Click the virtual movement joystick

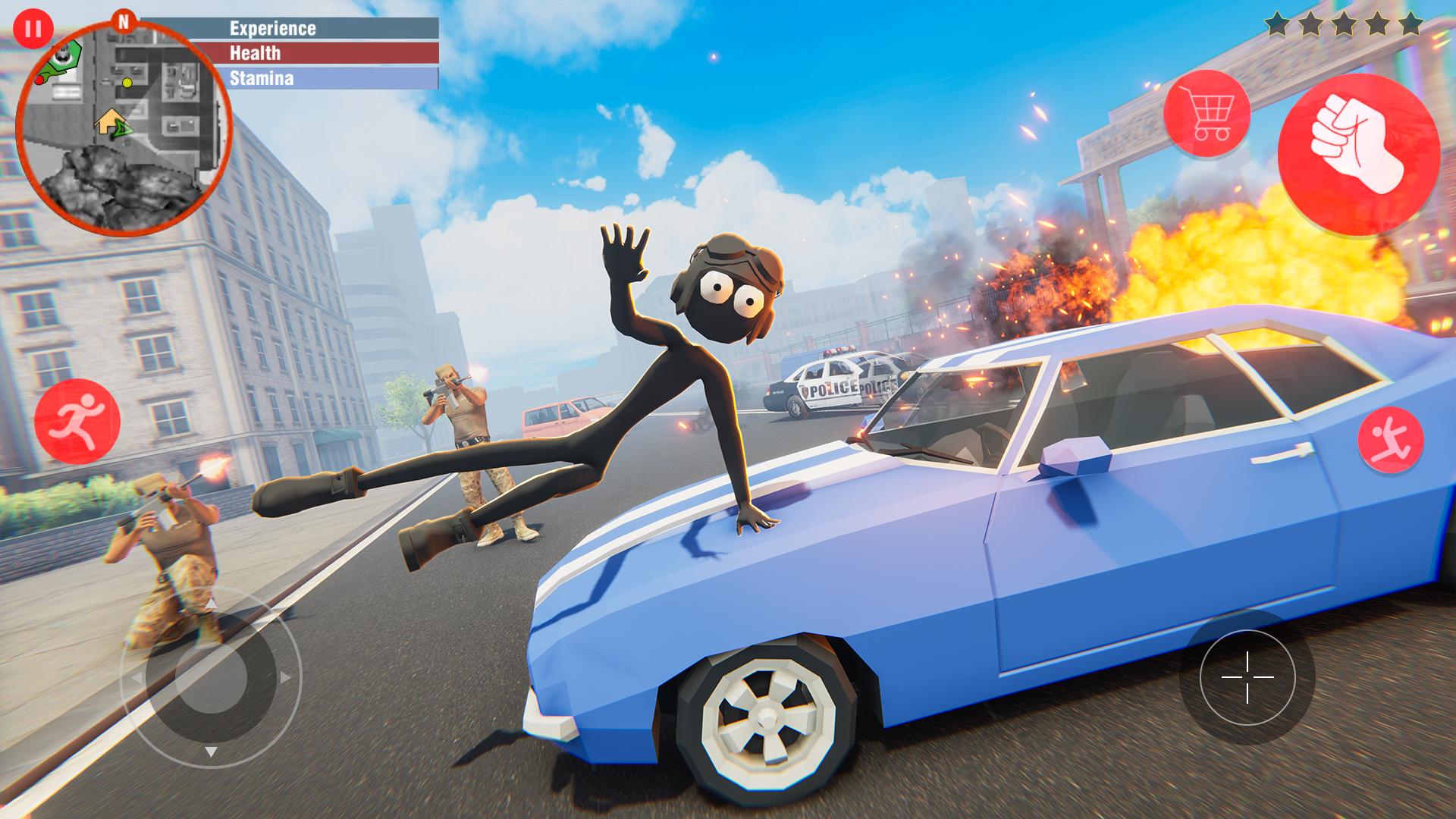212,676
